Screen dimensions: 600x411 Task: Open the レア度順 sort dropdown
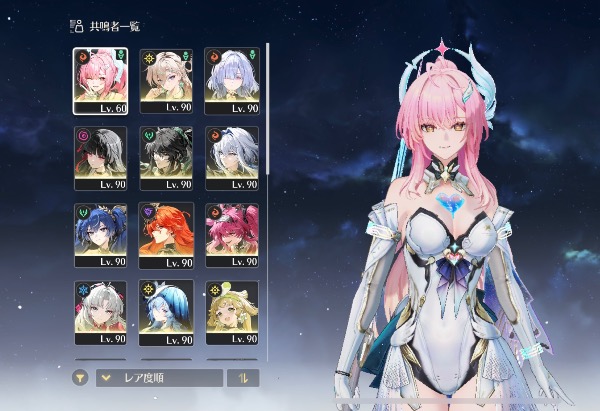click(160, 378)
